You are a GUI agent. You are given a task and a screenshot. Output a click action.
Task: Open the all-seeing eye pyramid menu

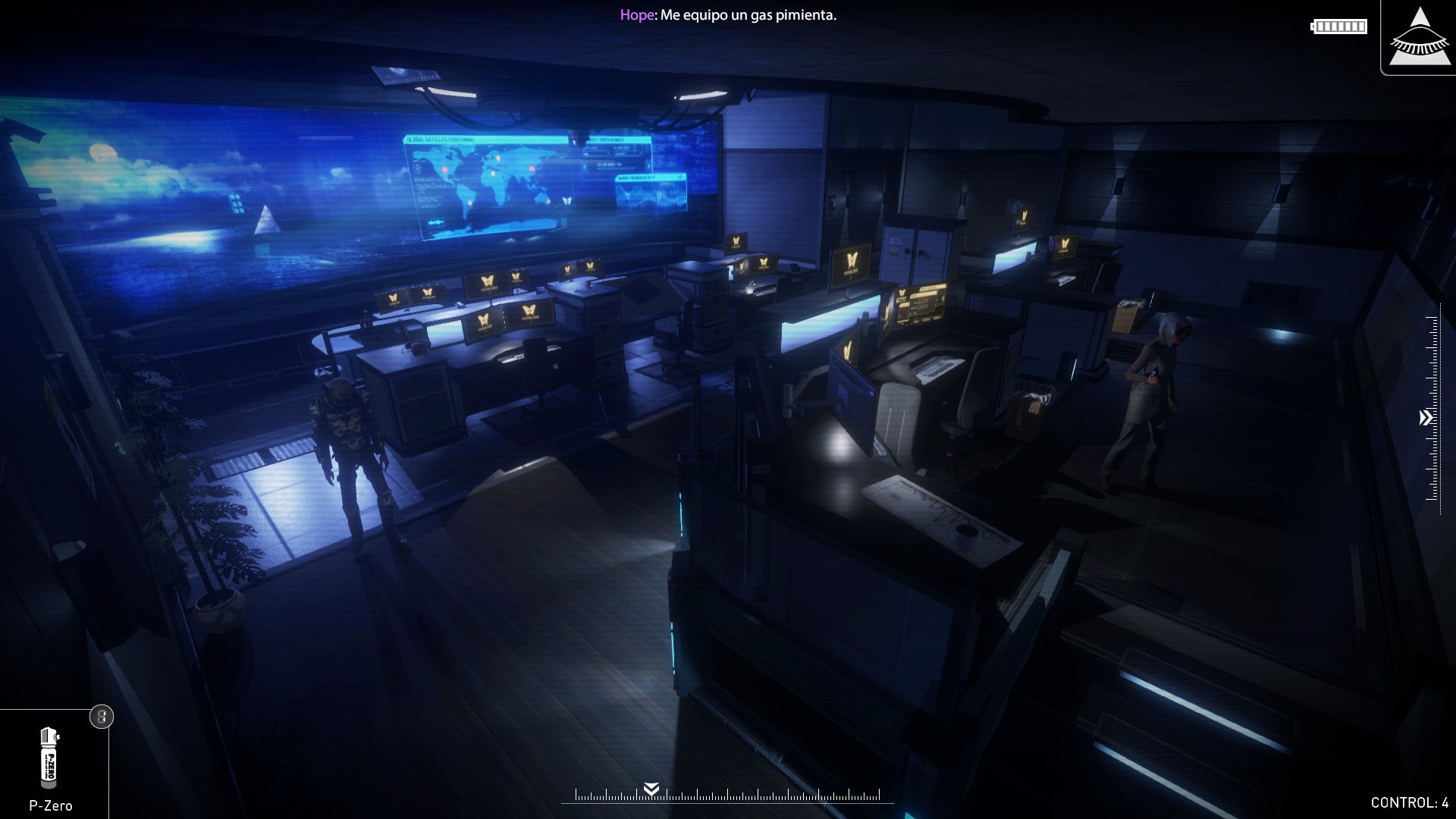pos(1417,37)
